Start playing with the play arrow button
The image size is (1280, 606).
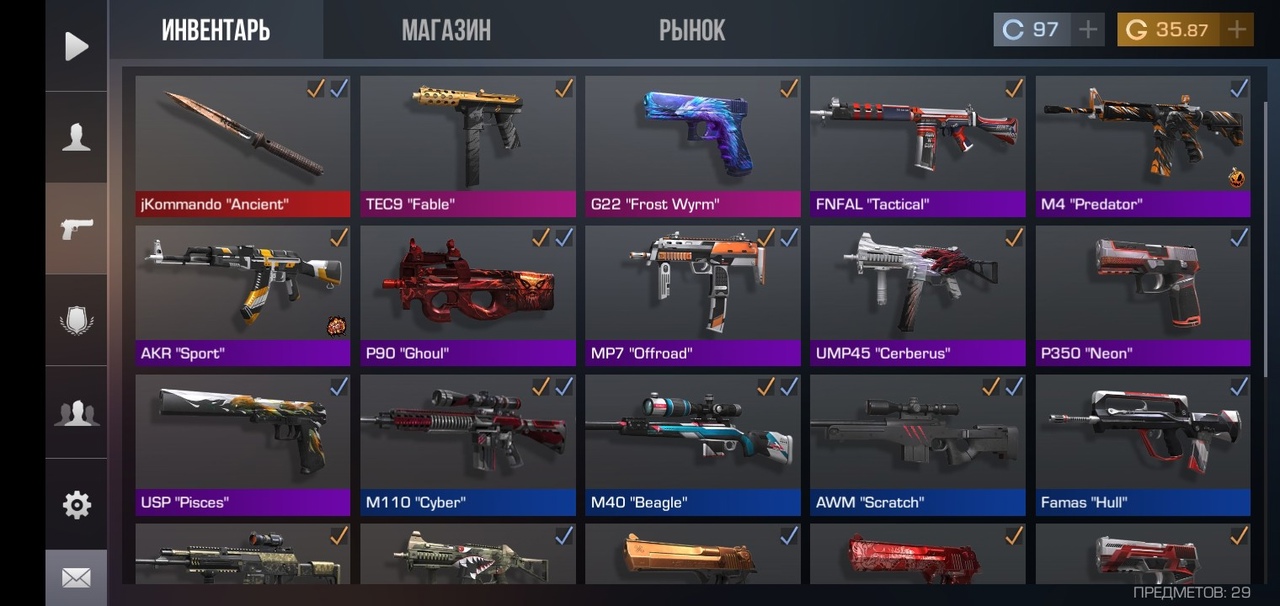pos(76,46)
